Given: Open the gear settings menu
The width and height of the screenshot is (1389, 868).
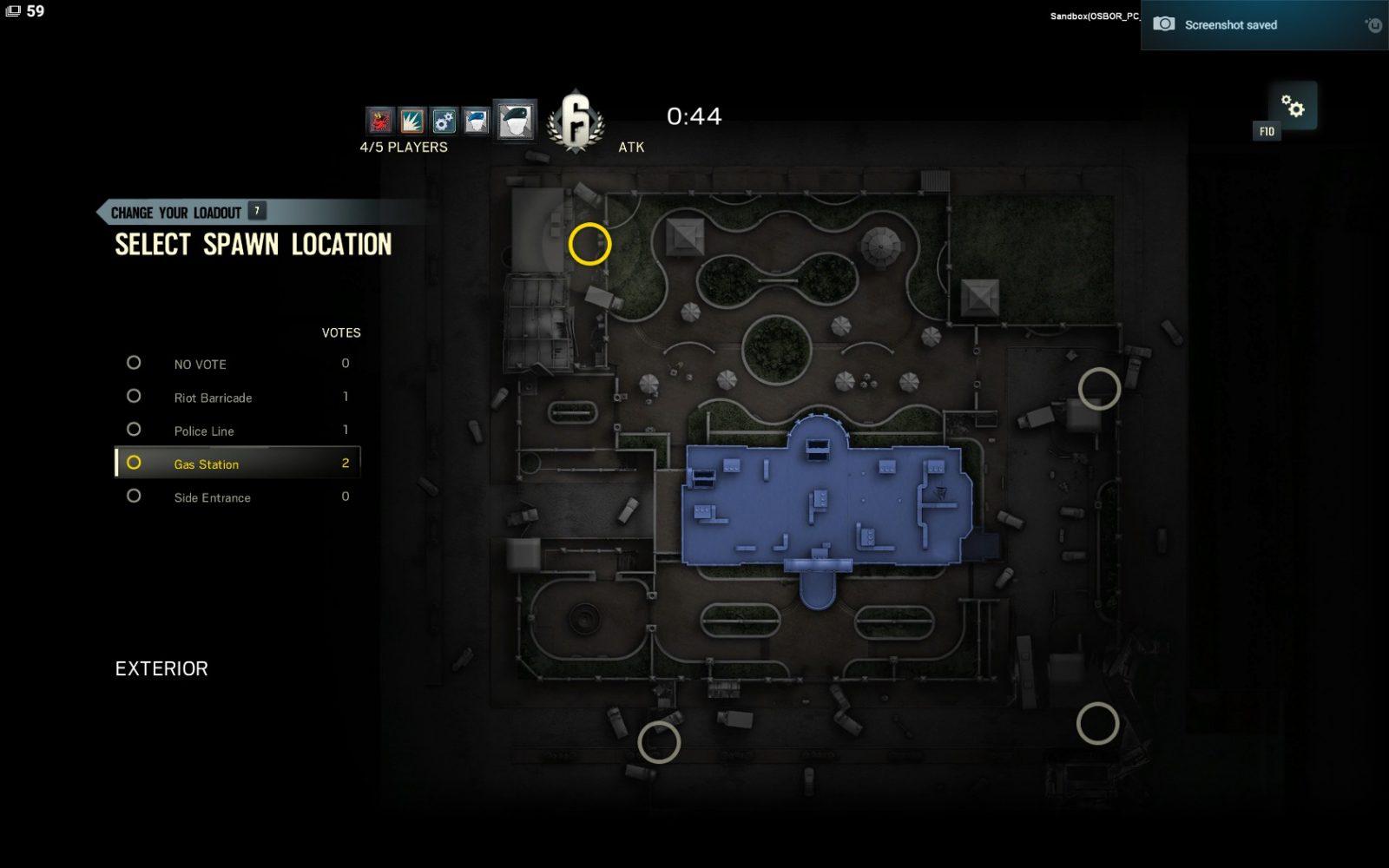Looking at the screenshot, I should pos(1293,106).
